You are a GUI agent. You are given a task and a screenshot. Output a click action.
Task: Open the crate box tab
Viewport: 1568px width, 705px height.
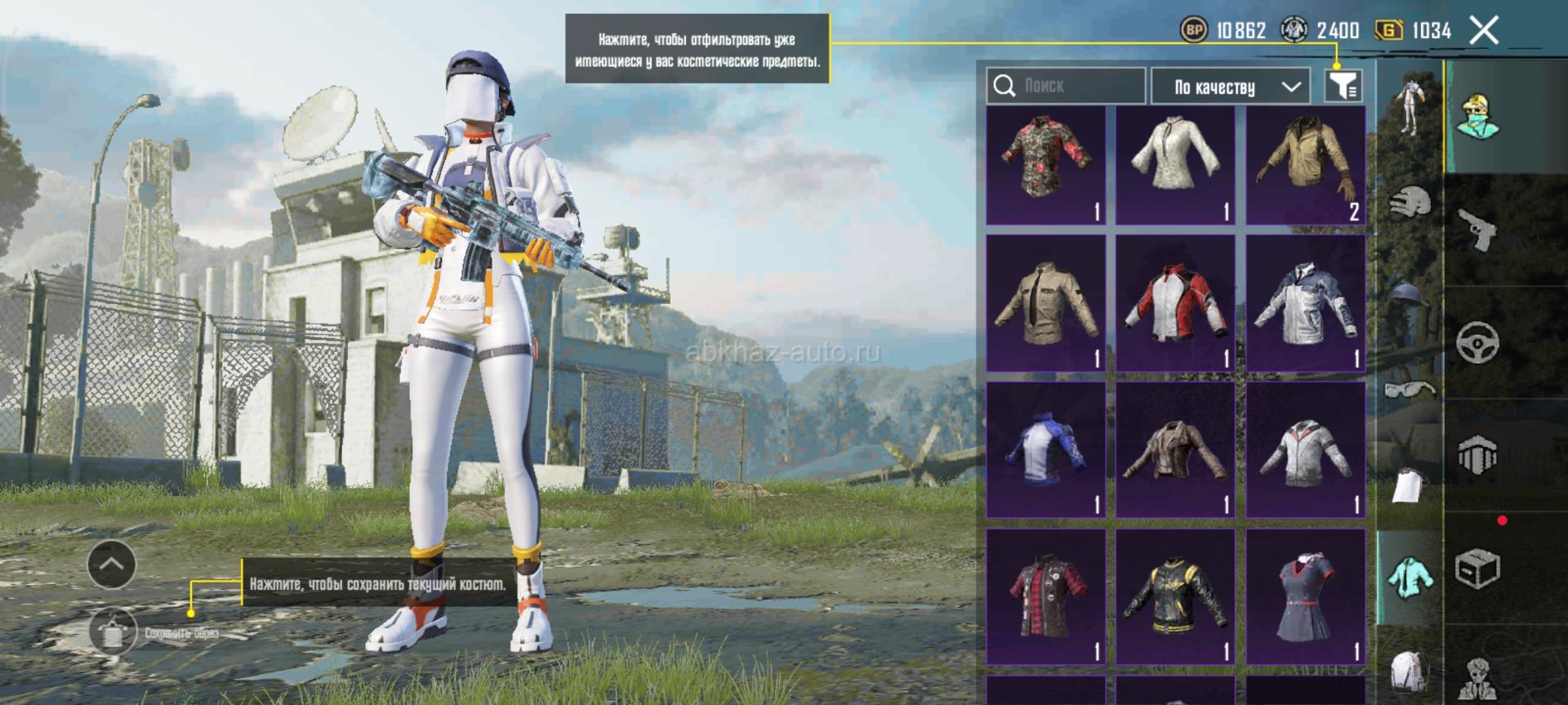click(x=1477, y=568)
